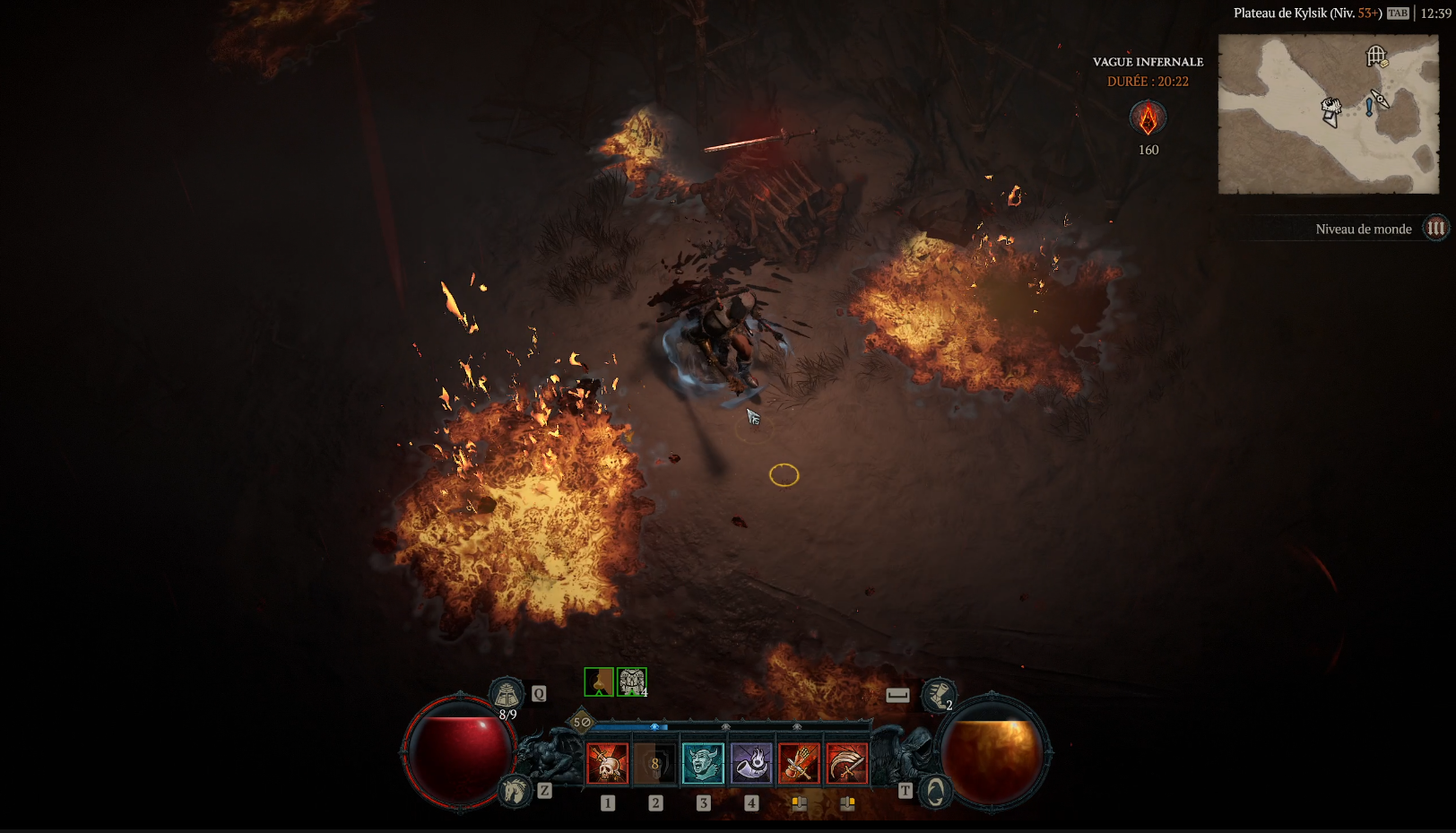Image resolution: width=1456 pixels, height=833 pixels.
Task: Inspect the armor buff icon with stack 4
Action: pos(631,681)
